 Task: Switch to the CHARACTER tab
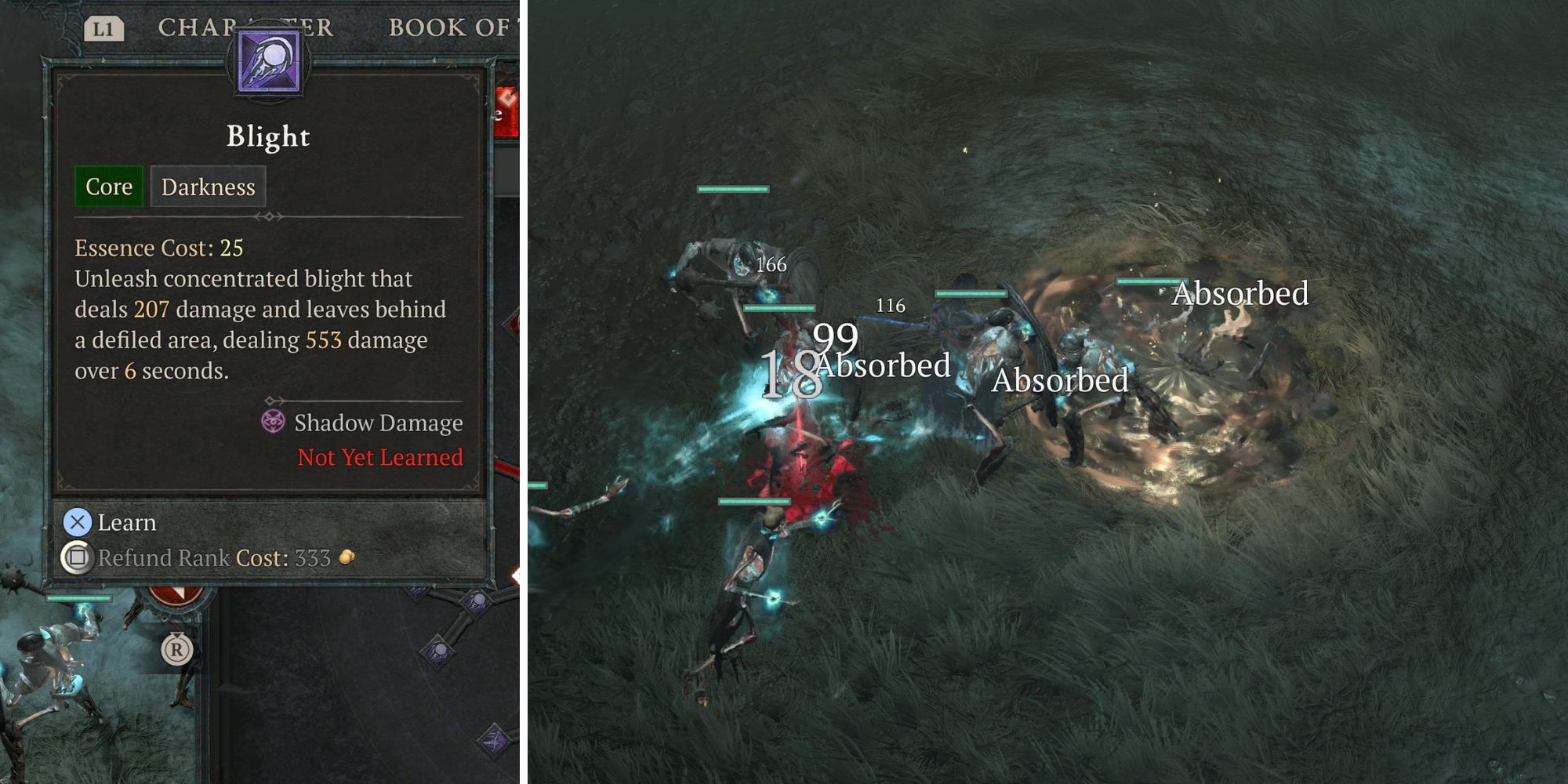coord(247,27)
